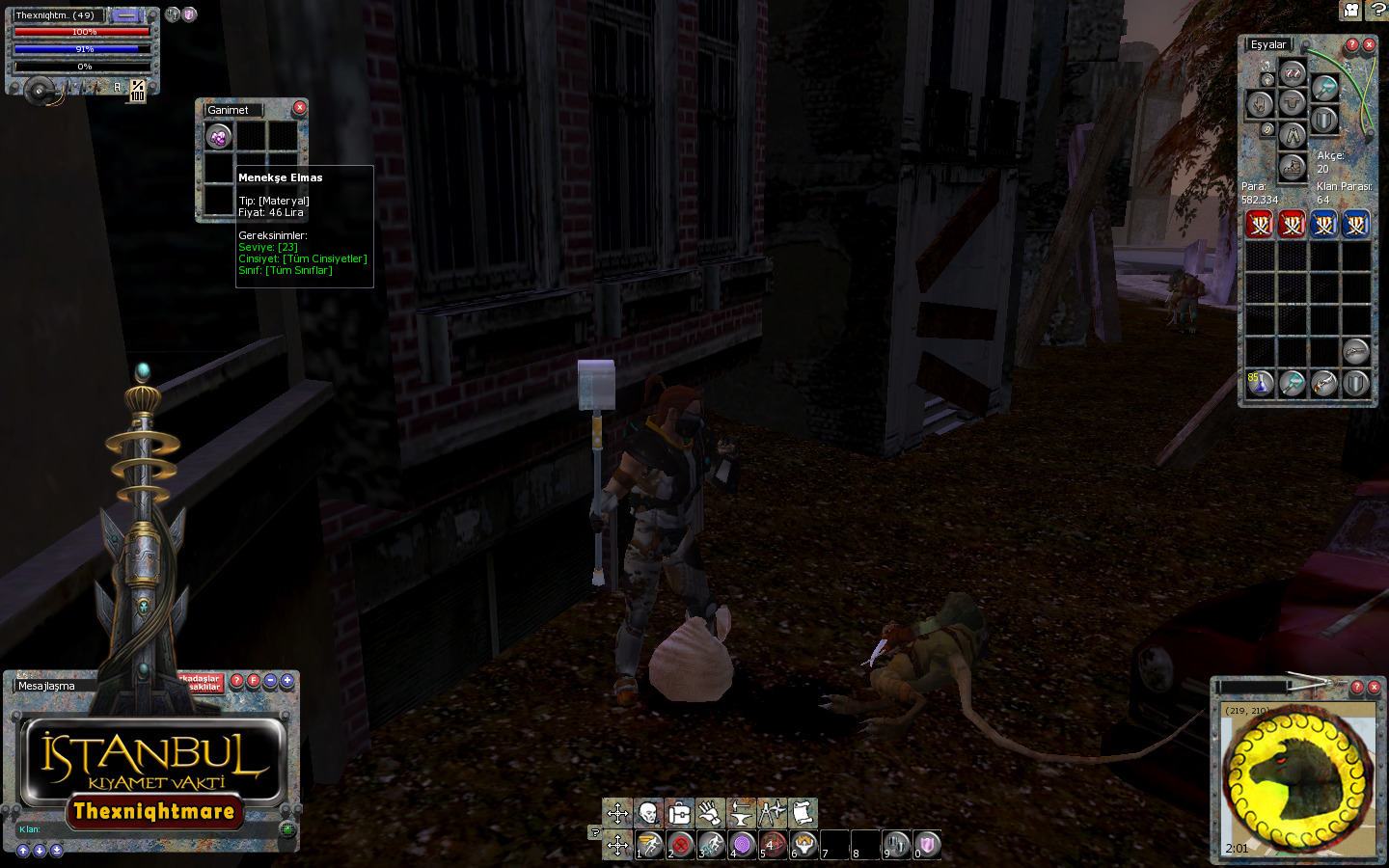Close the minimap window
This screenshot has width=1389, height=868.
[x=1374, y=688]
